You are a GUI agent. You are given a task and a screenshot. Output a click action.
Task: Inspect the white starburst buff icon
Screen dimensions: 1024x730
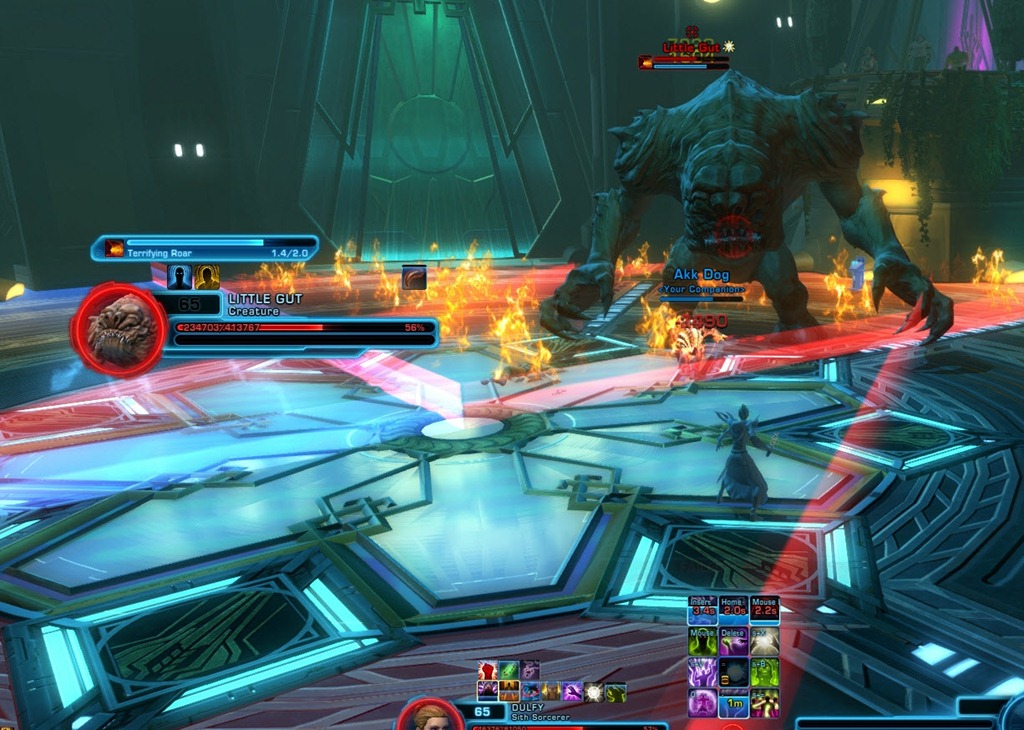pyautogui.click(x=594, y=691)
